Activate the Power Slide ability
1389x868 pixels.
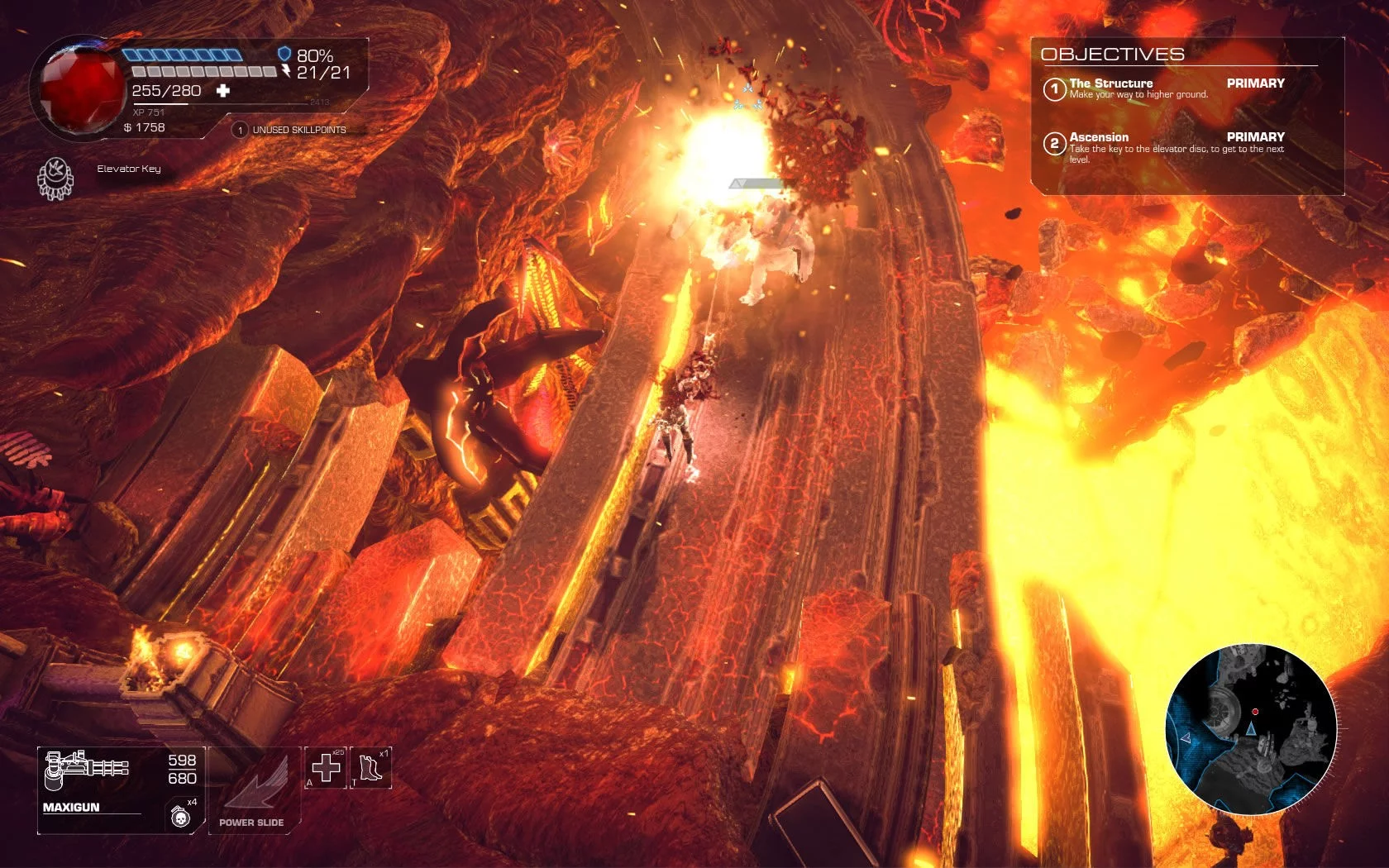(x=253, y=789)
